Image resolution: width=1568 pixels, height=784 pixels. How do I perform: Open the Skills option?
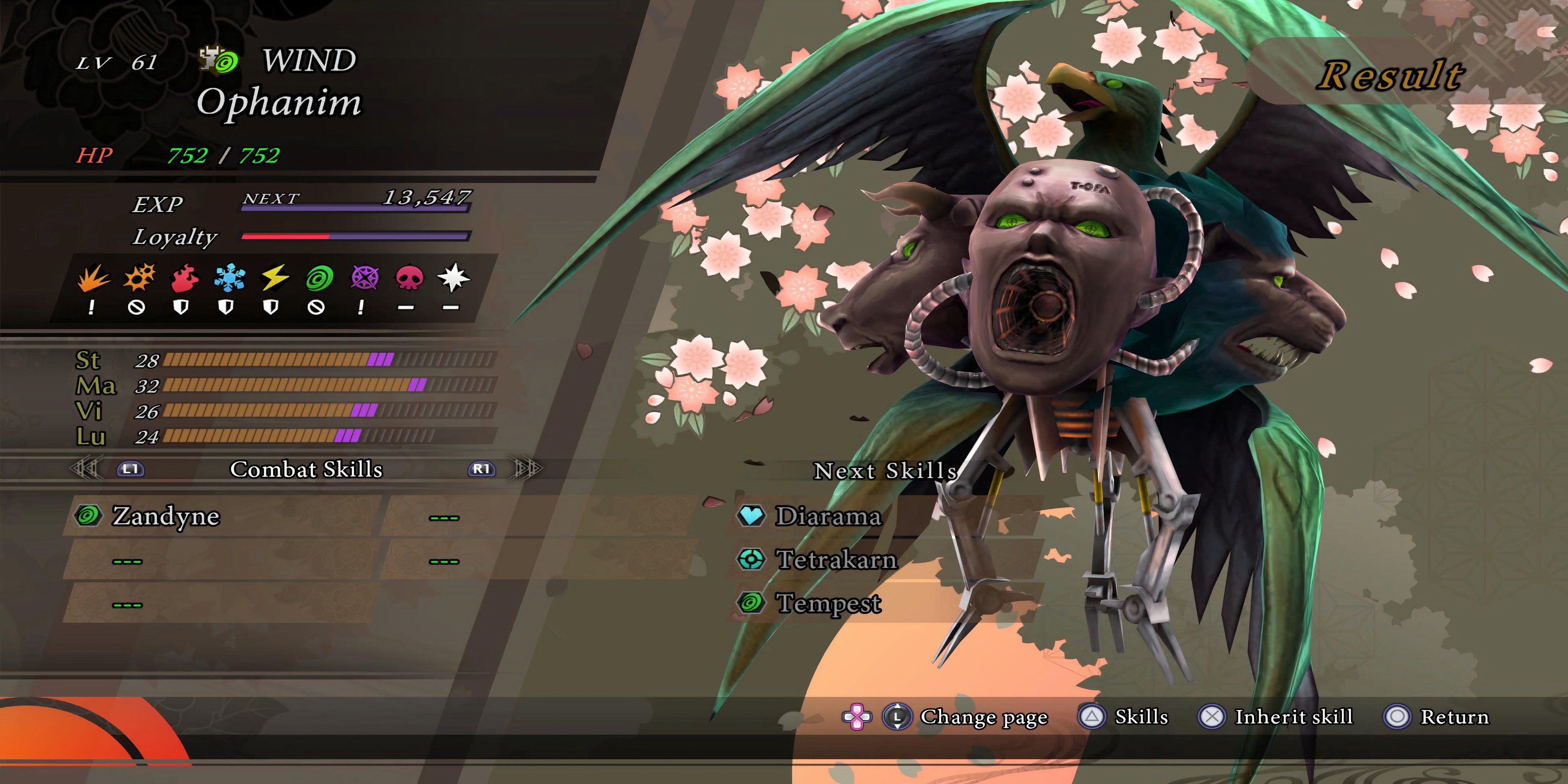pos(1141,717)
